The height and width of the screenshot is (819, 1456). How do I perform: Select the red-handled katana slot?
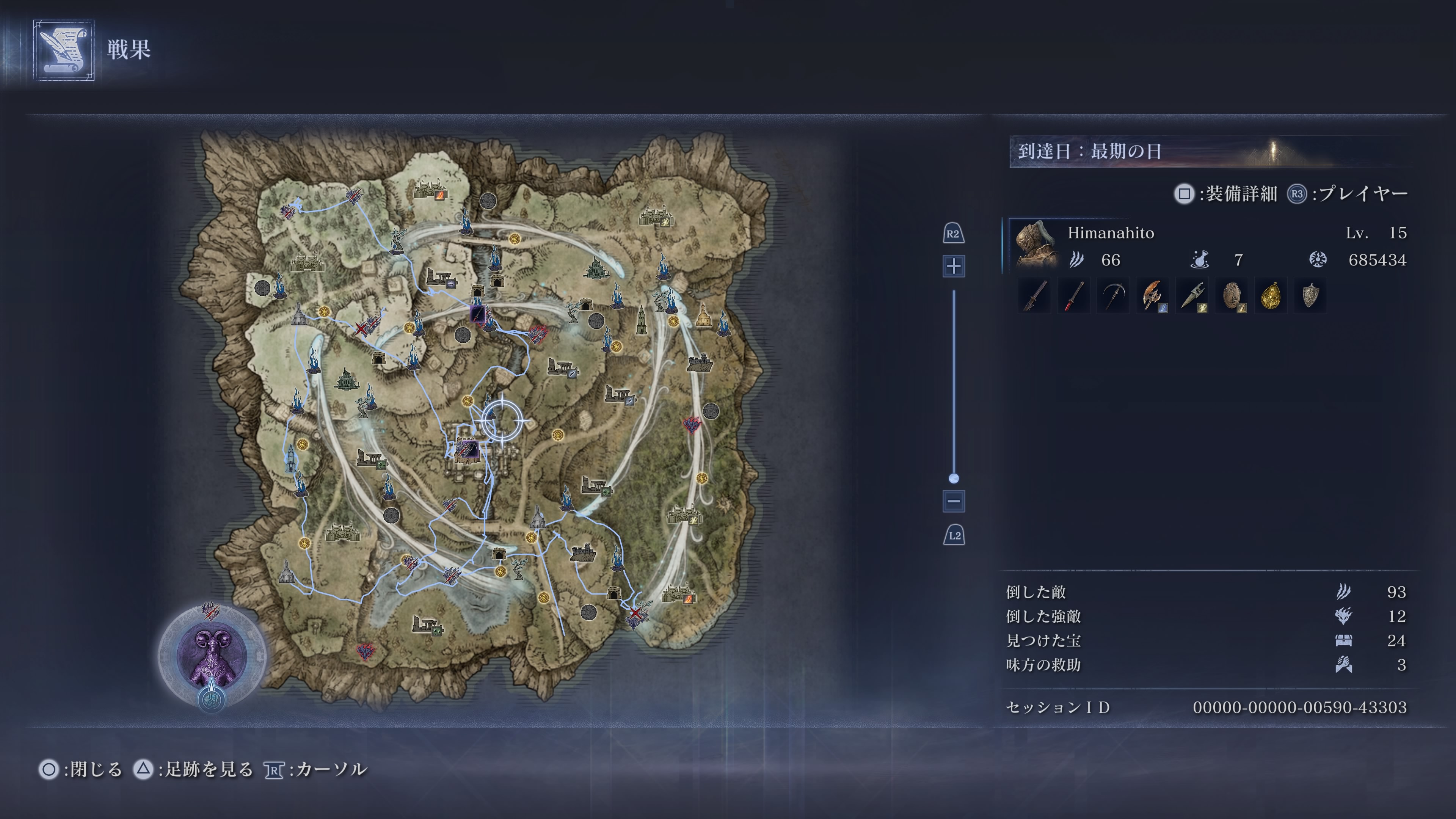[1073, 296]
